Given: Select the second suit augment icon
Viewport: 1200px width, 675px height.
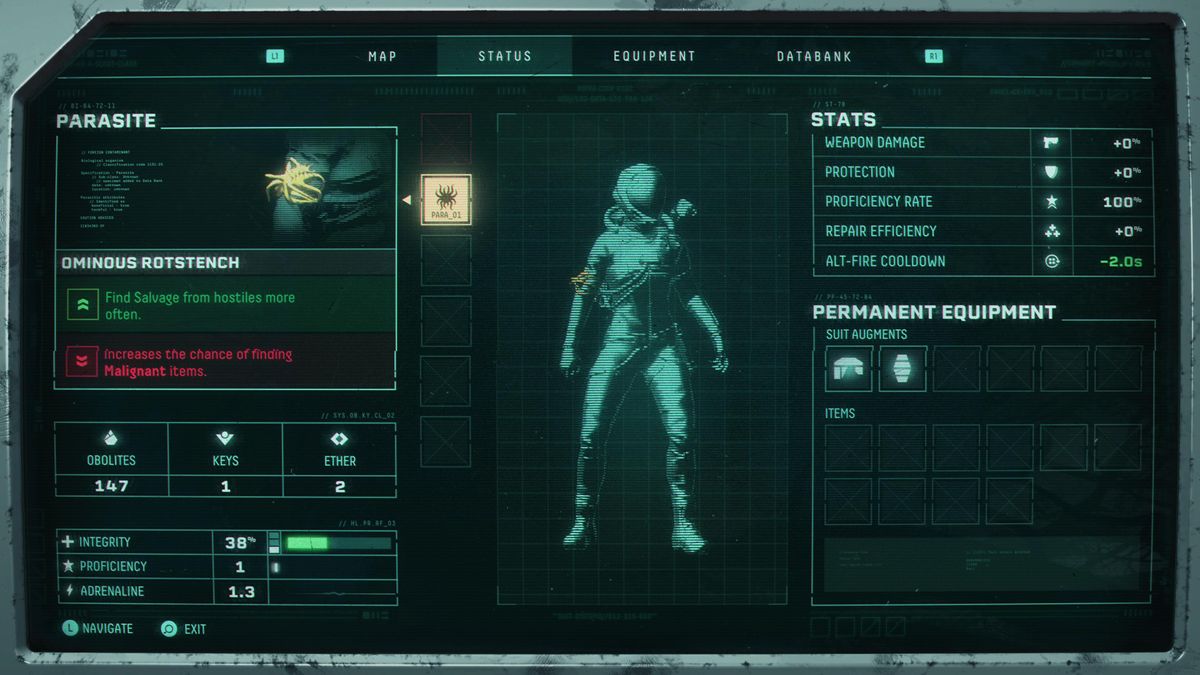Looking at the screenshot, I should 903,369.
